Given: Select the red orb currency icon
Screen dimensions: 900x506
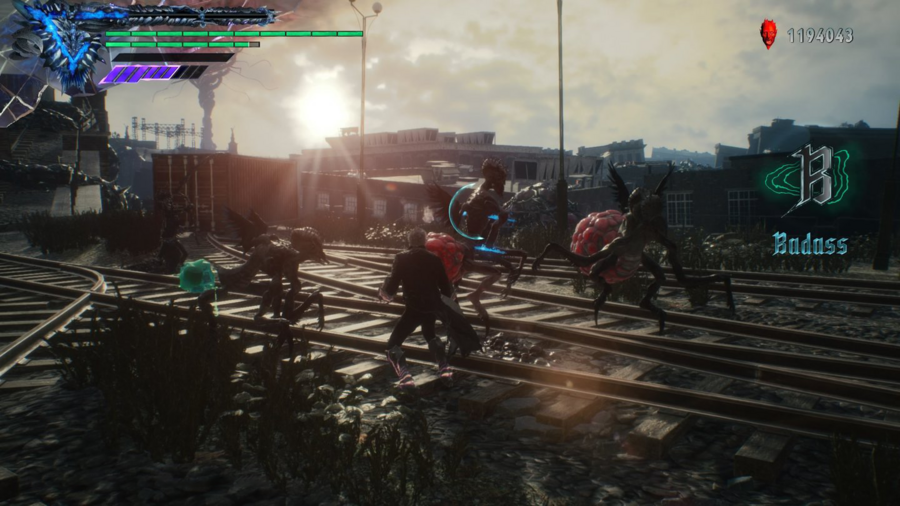Looking at the screenshot, I should point(768,35).
